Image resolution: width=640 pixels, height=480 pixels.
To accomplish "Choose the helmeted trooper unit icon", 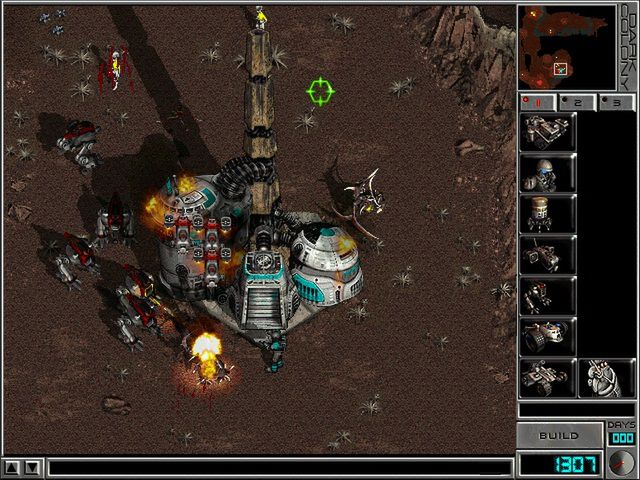I will click(x=547, y=173).
